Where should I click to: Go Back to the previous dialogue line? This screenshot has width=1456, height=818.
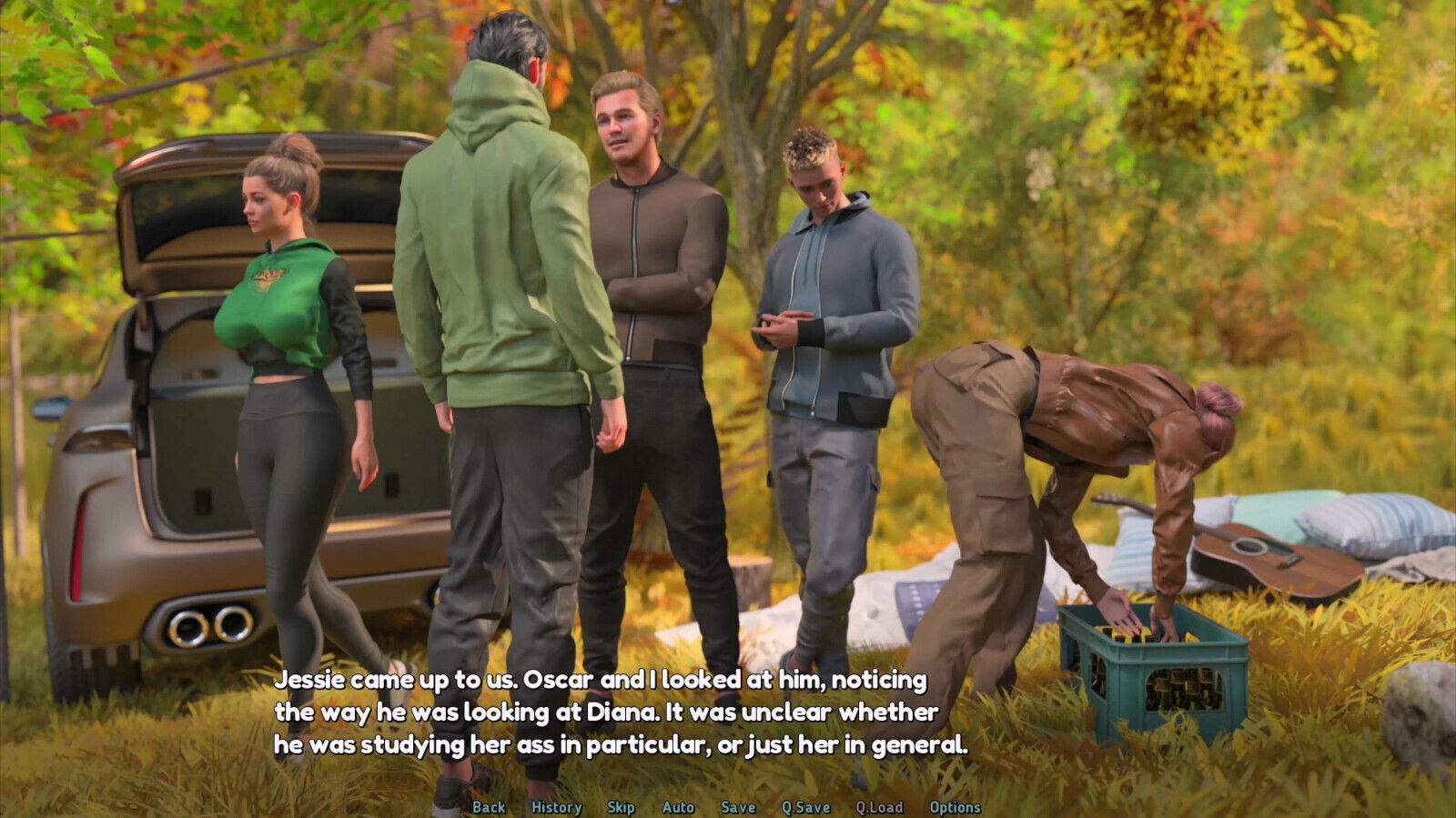[x=489, y=807]
